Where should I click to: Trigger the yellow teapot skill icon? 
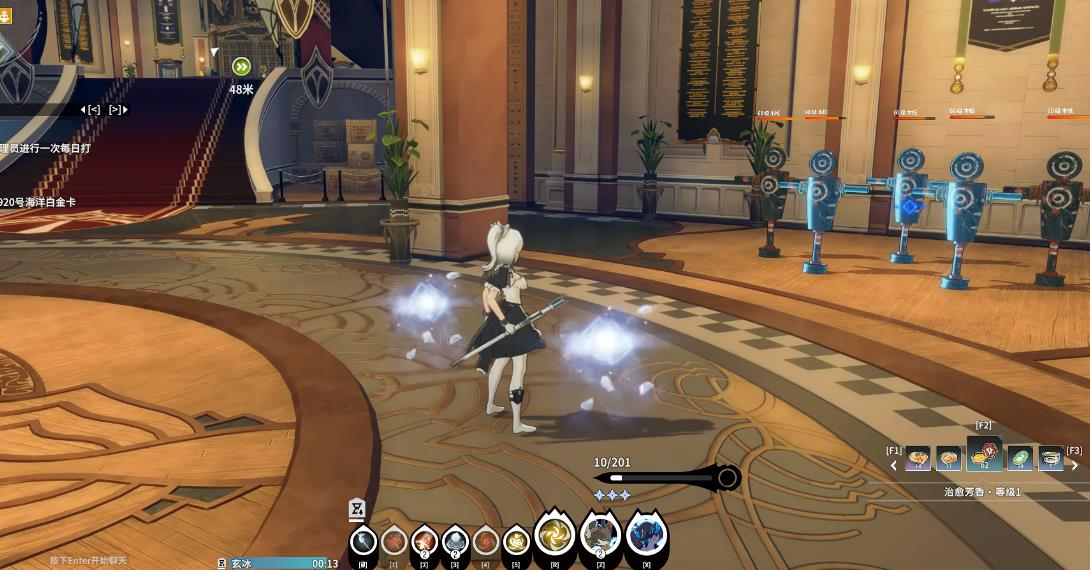pos(516,541)
